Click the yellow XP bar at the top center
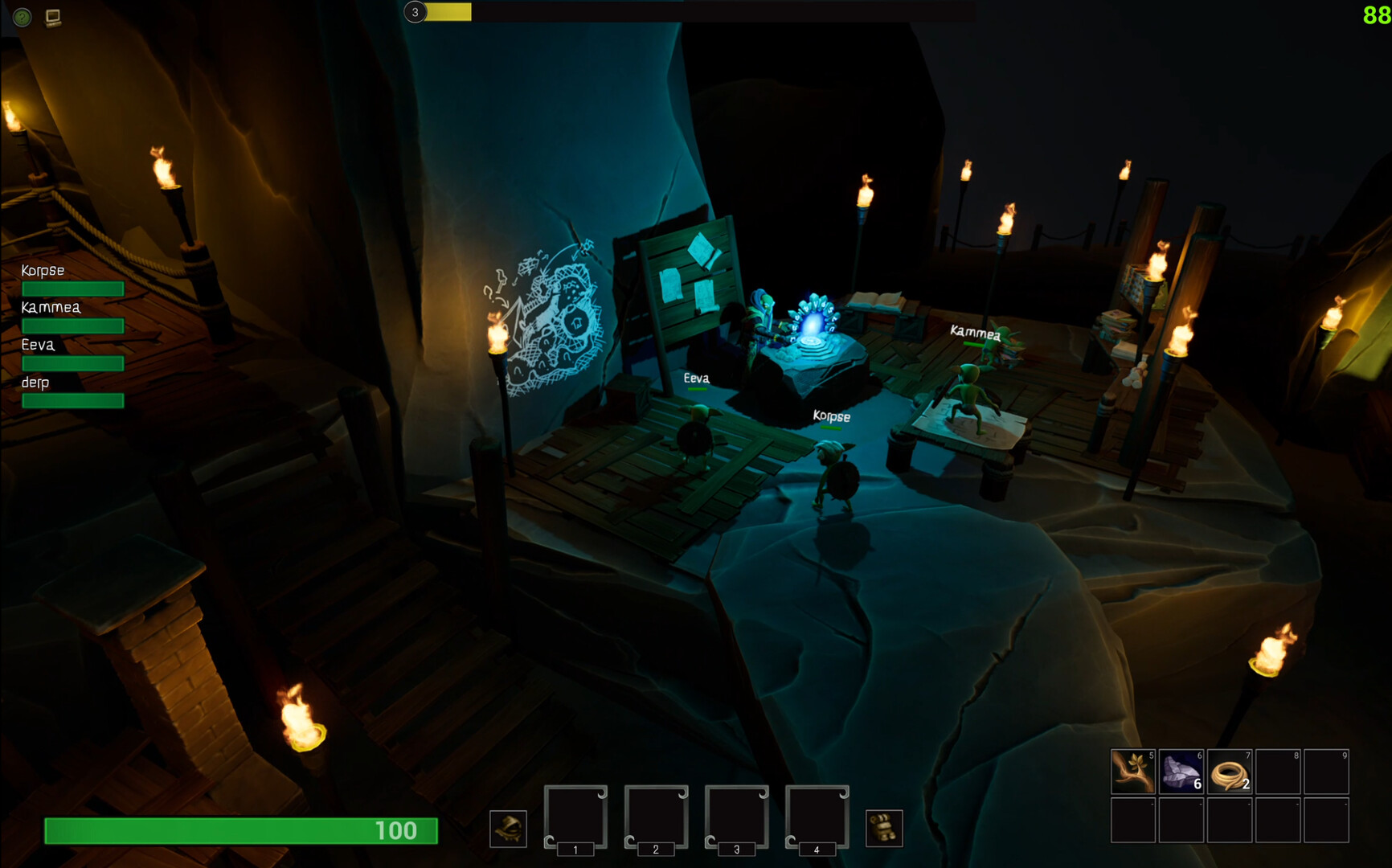The width and height of the screenshot is (1392, 868). [x=450, y=12]
